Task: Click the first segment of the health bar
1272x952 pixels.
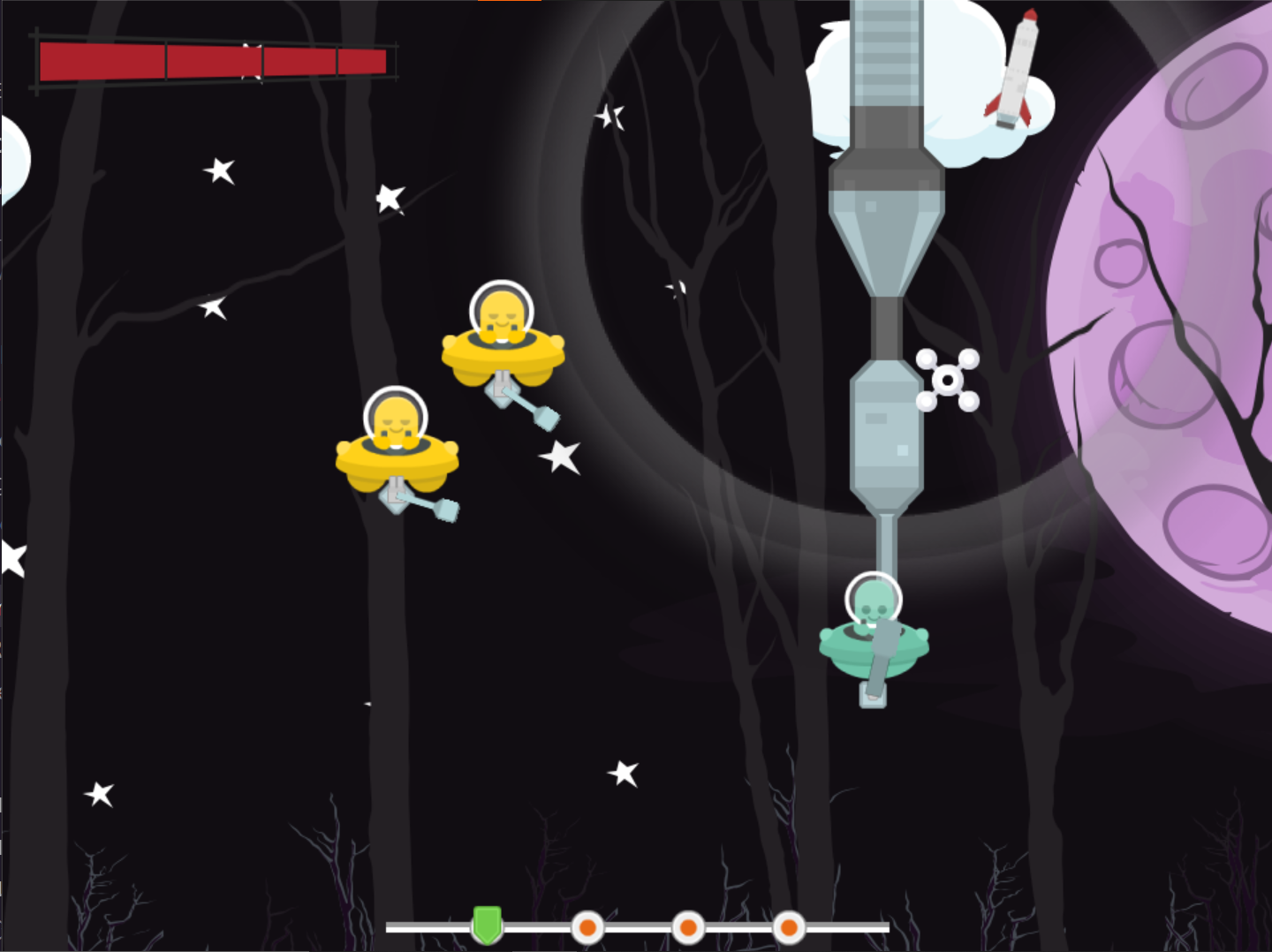Action: pos(102,60)
